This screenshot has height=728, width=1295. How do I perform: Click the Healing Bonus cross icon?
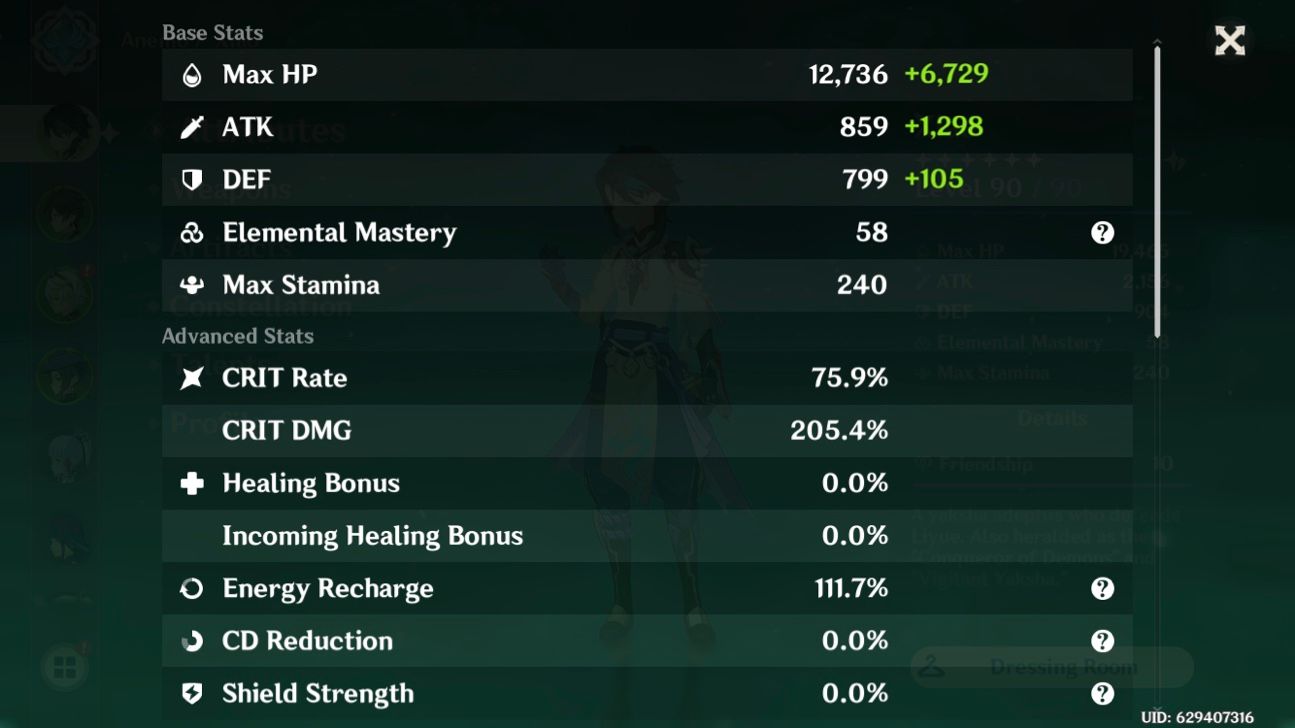pos(190,483)
